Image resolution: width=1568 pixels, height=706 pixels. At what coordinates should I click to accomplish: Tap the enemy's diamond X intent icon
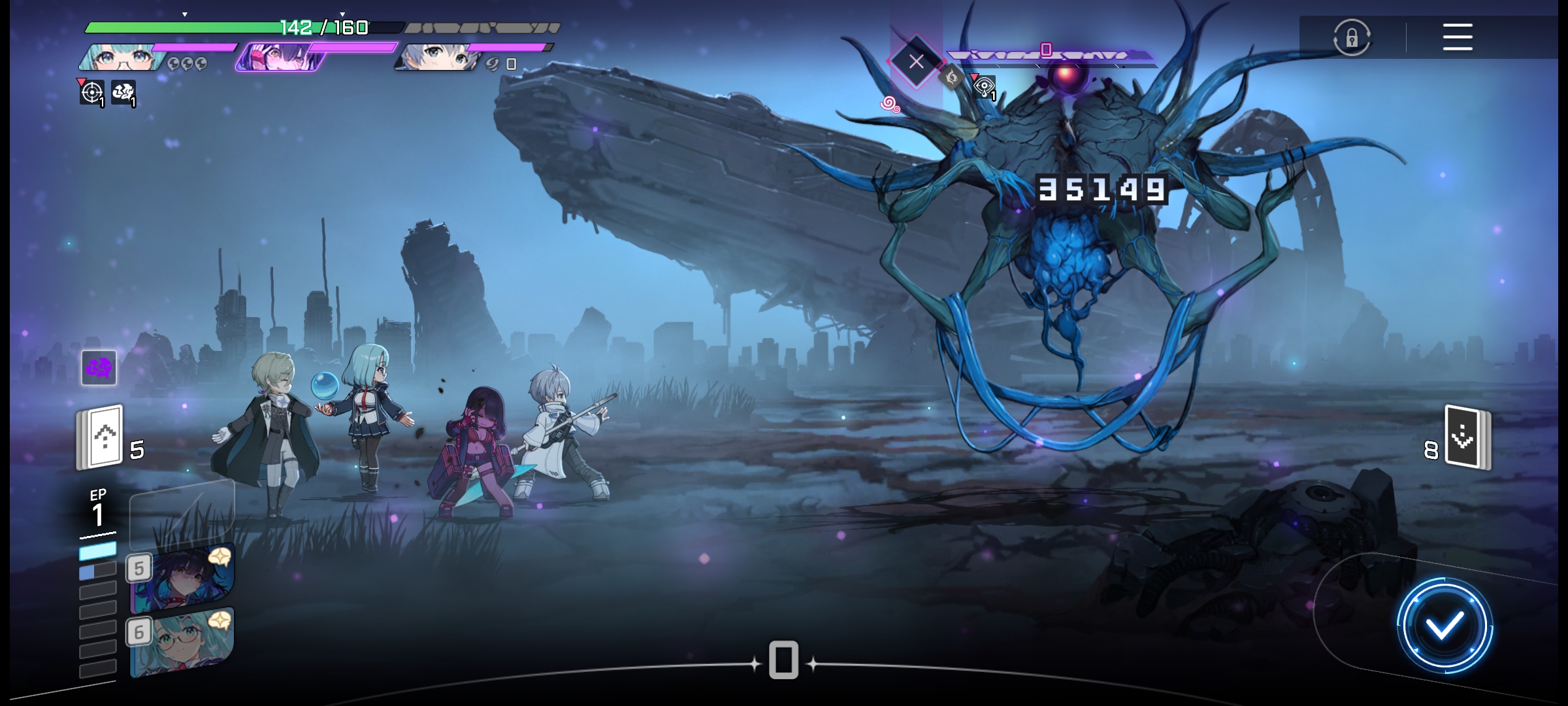pos(916,62)
